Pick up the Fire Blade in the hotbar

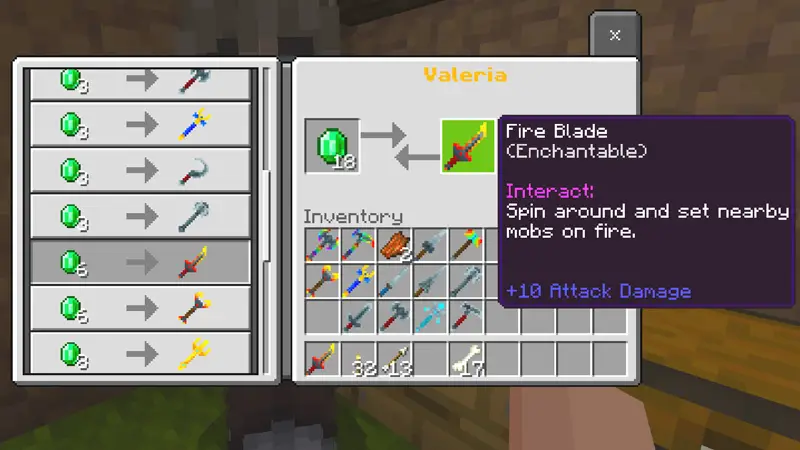click(322, 359)
